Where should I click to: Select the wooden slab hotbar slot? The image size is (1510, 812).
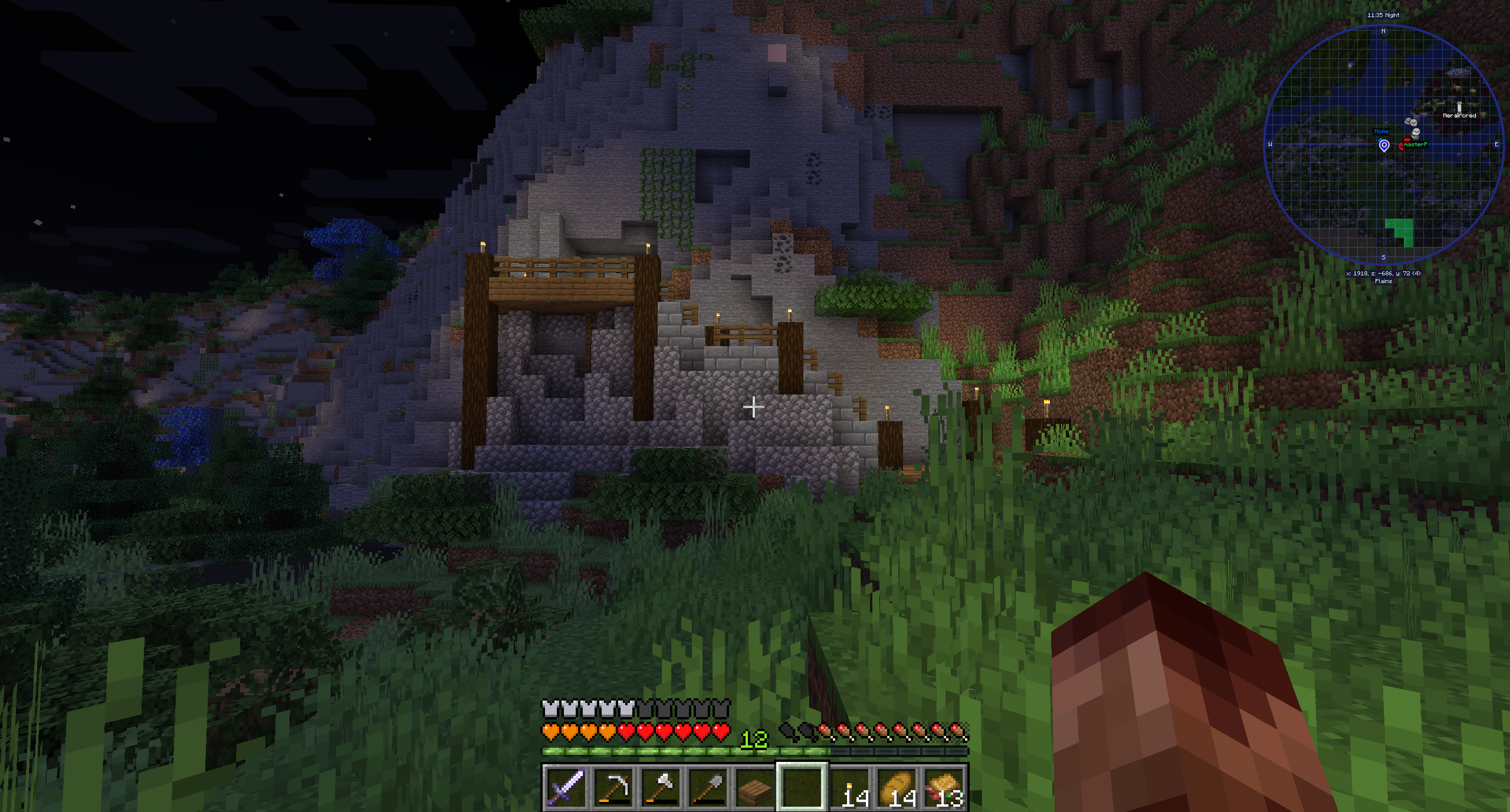(754, 787)
